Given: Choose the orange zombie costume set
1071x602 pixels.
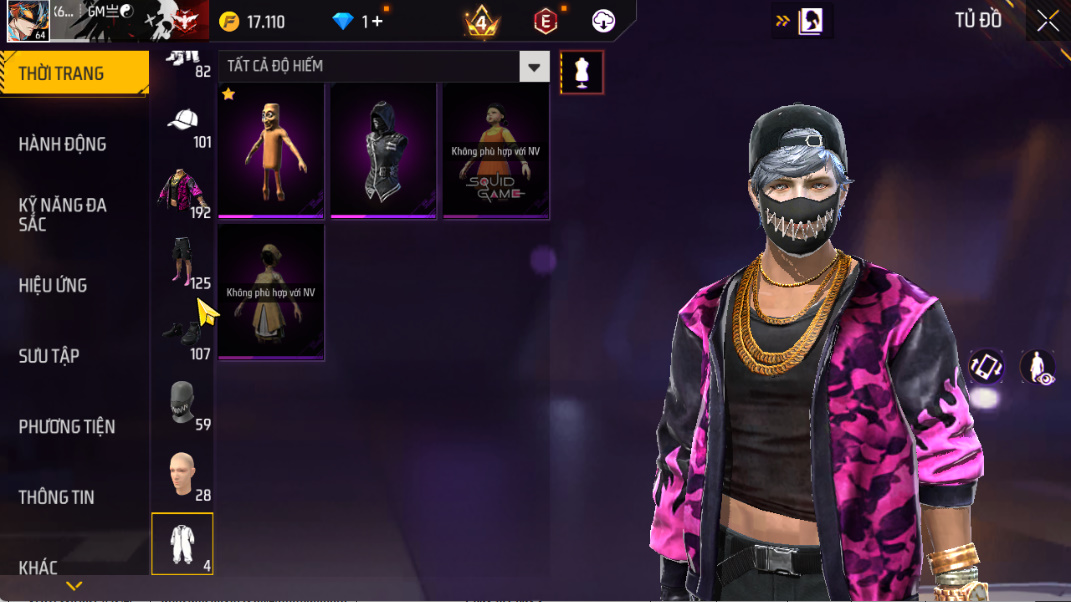Looking at the screenshot, I should point(271,150).
